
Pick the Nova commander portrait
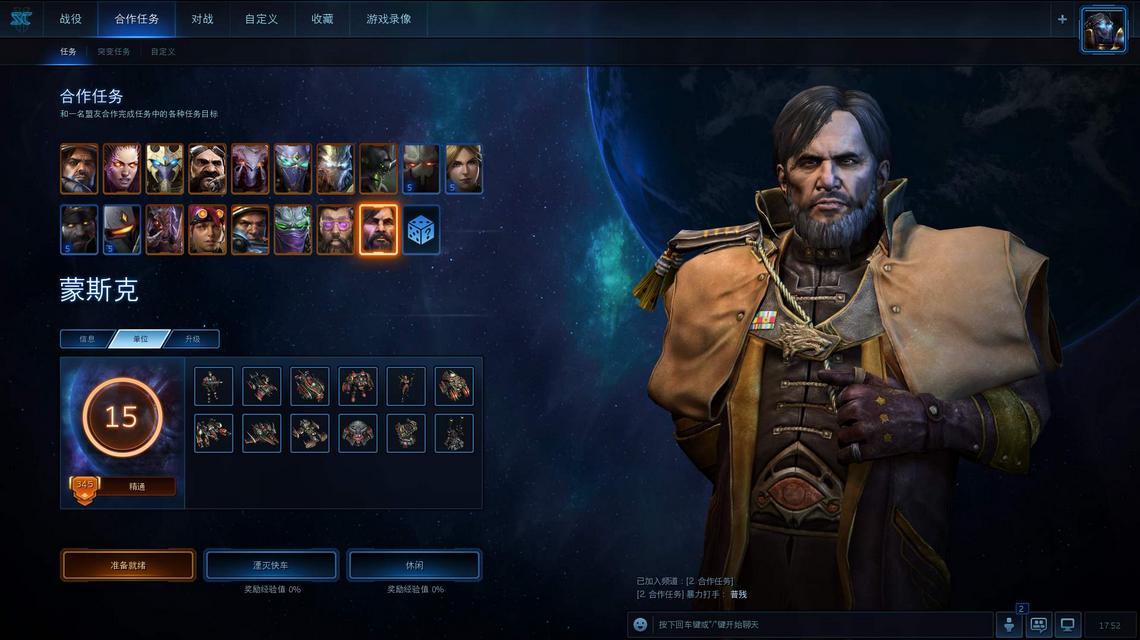click(x=464, y=169)
